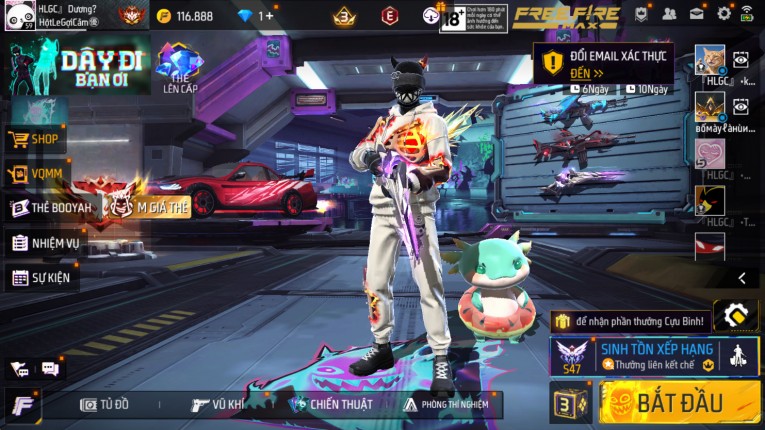Open the NHIỆM VỤ missions menu

coord(45,242)
